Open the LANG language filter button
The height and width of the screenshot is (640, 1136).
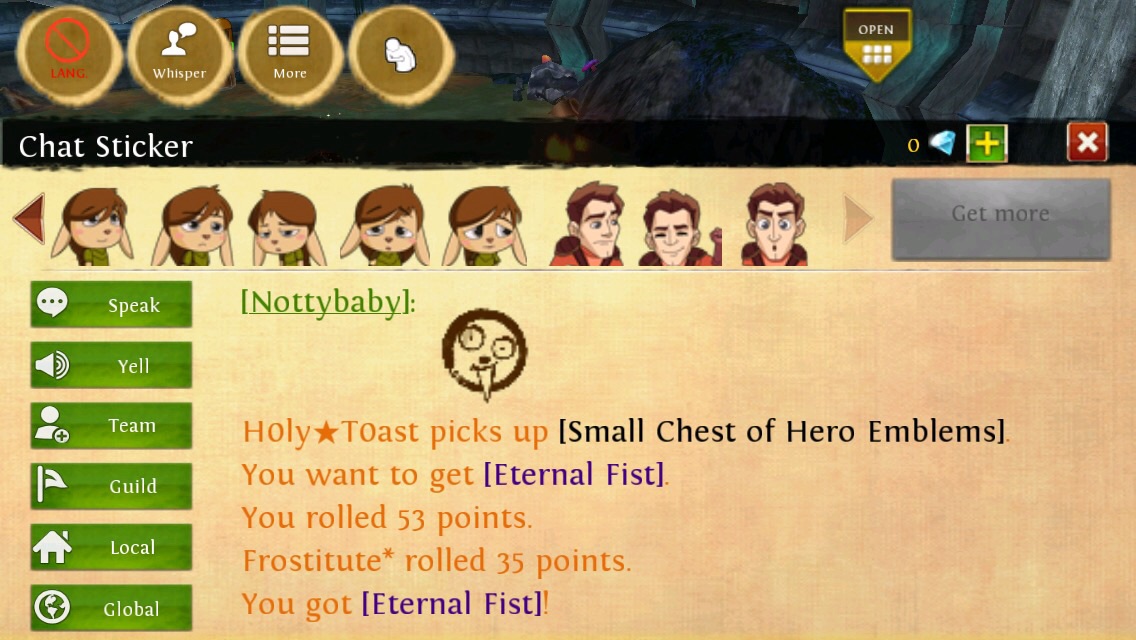pos(68,50)
